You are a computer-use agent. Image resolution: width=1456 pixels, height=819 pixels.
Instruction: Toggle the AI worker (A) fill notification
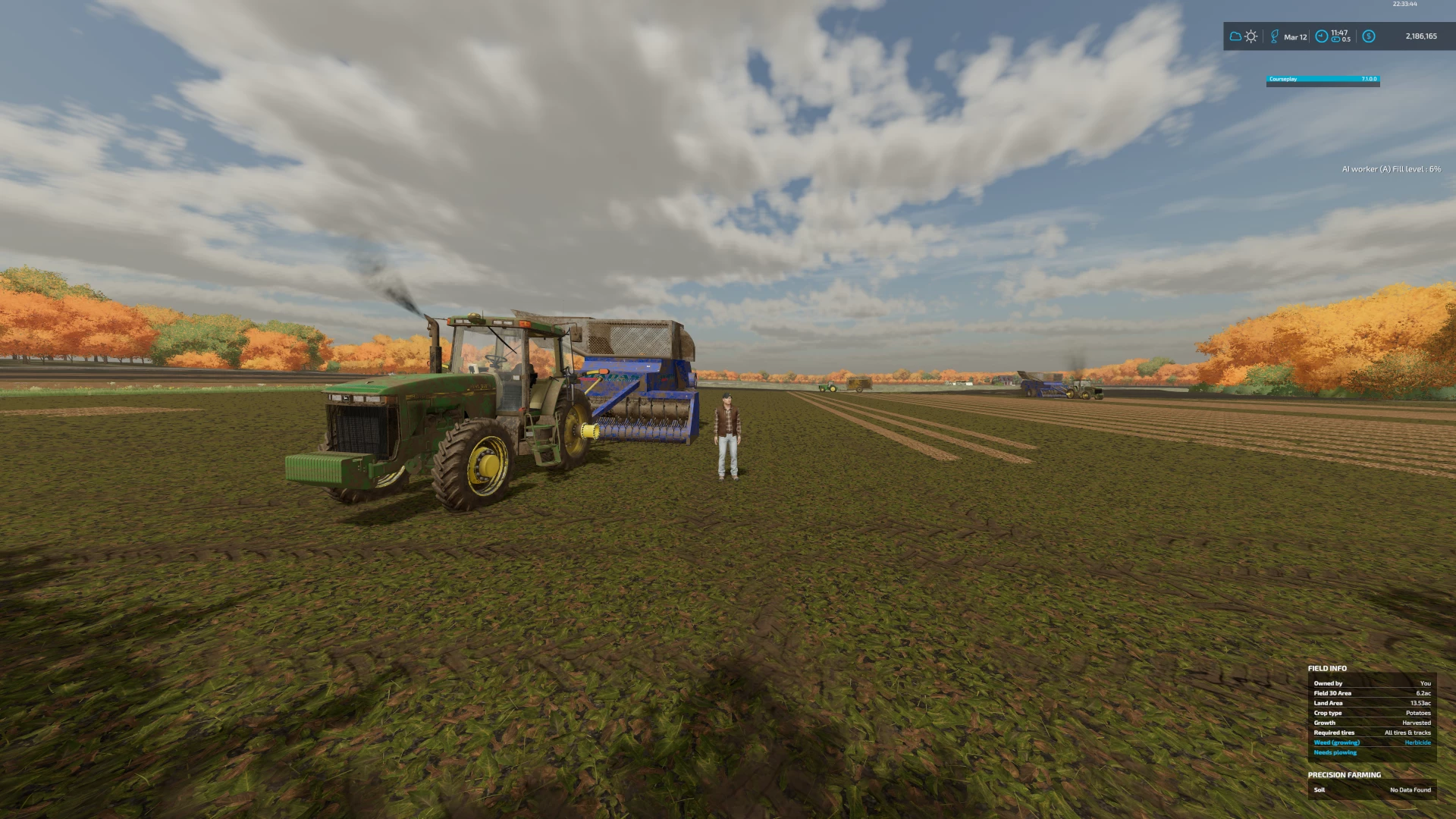(x=1390, y=169)
